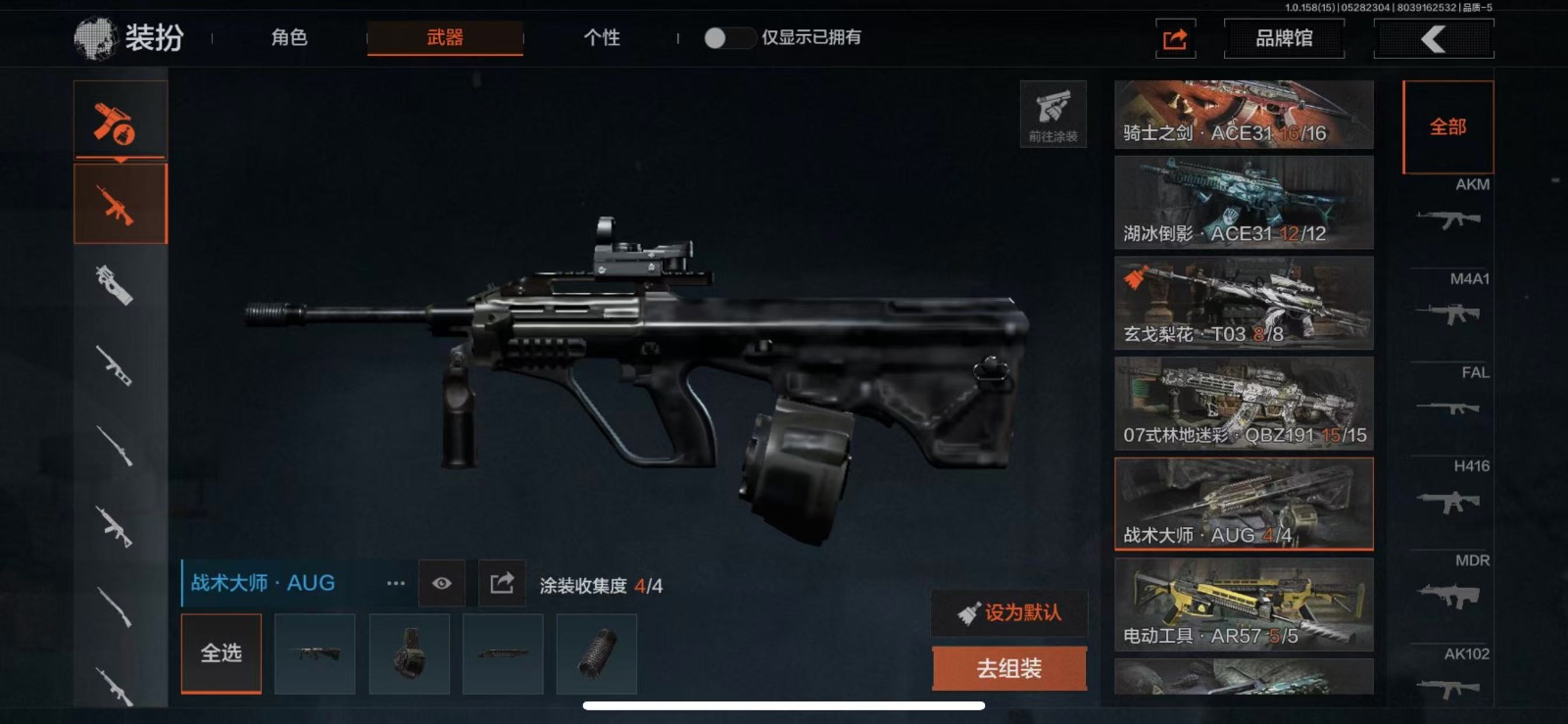Pick the 玄戈梨花 T03 skin
Image resolution: width=1568 pixels, height=724 pixels.
(1244, 304)
